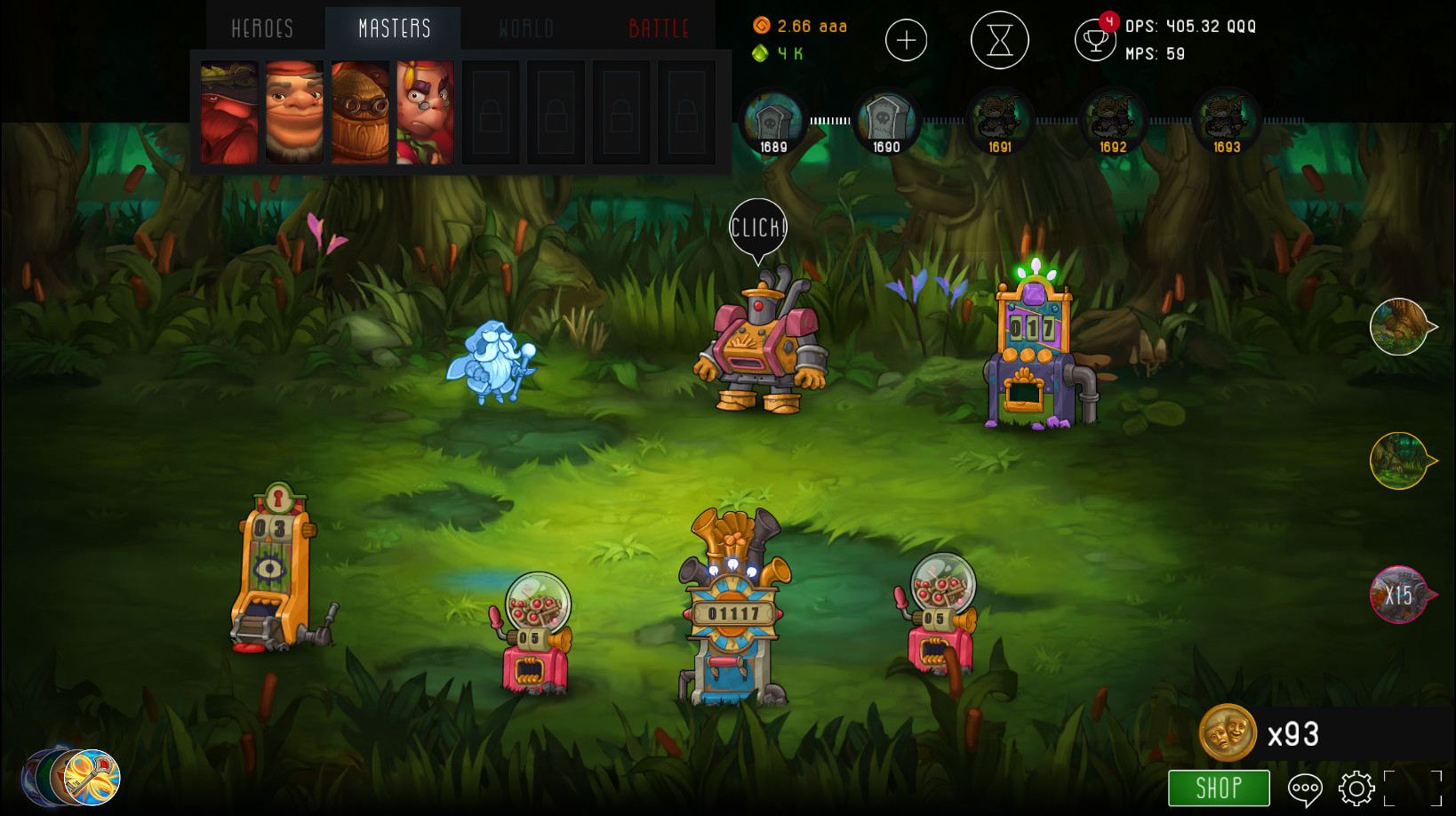Viewport: 1456px width, 816px height.
Task: Click the circular plus icon near the currency
Action: [x=907, y=40]
